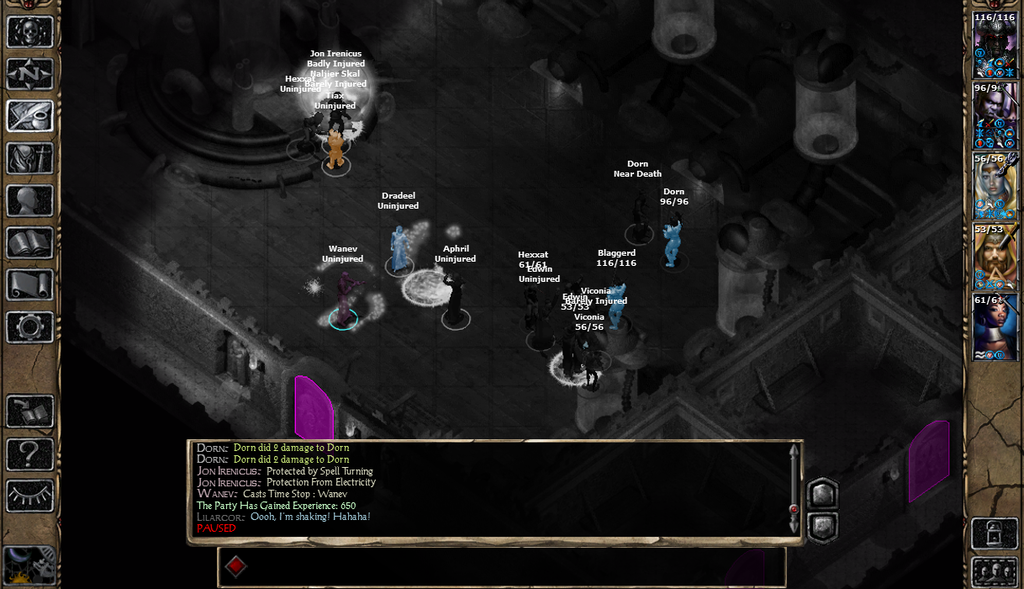Open the journal quill button

point(30,116)
